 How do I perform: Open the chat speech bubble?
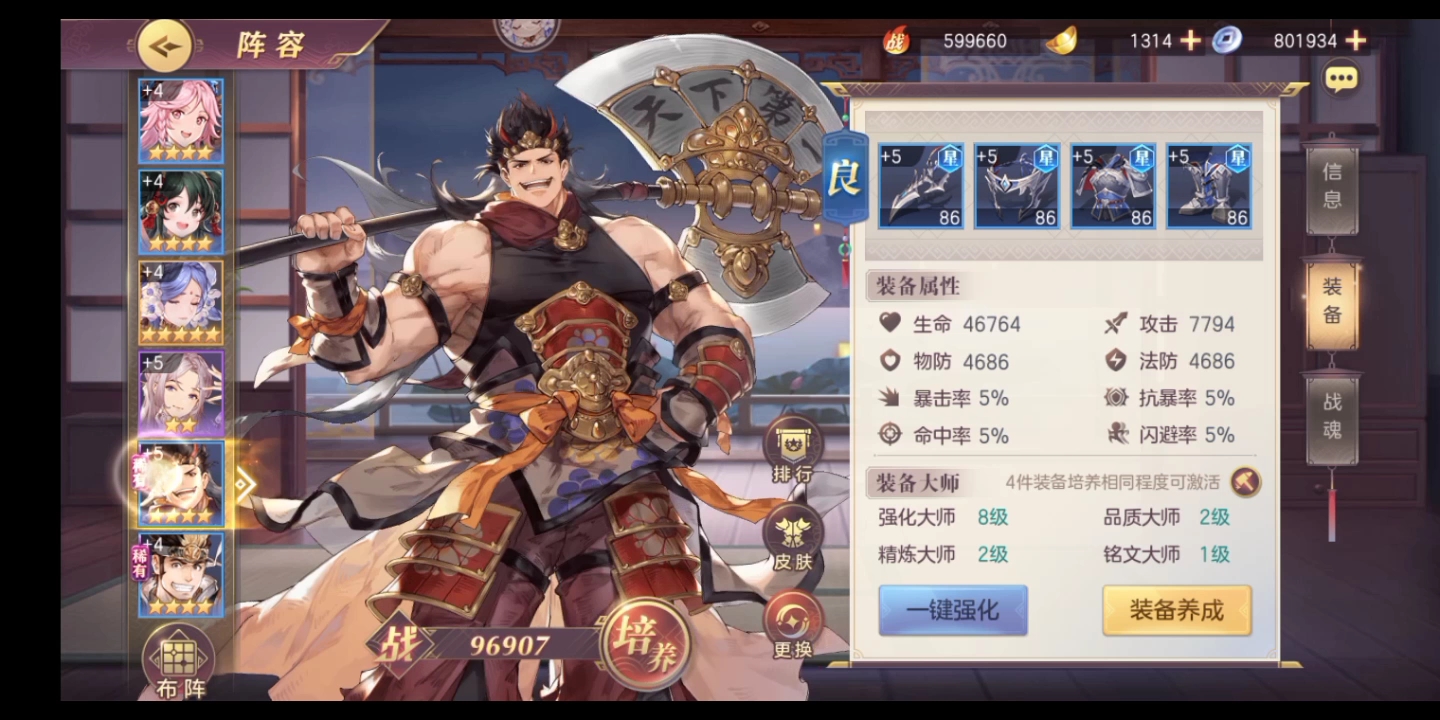[x=1341, y=78]
